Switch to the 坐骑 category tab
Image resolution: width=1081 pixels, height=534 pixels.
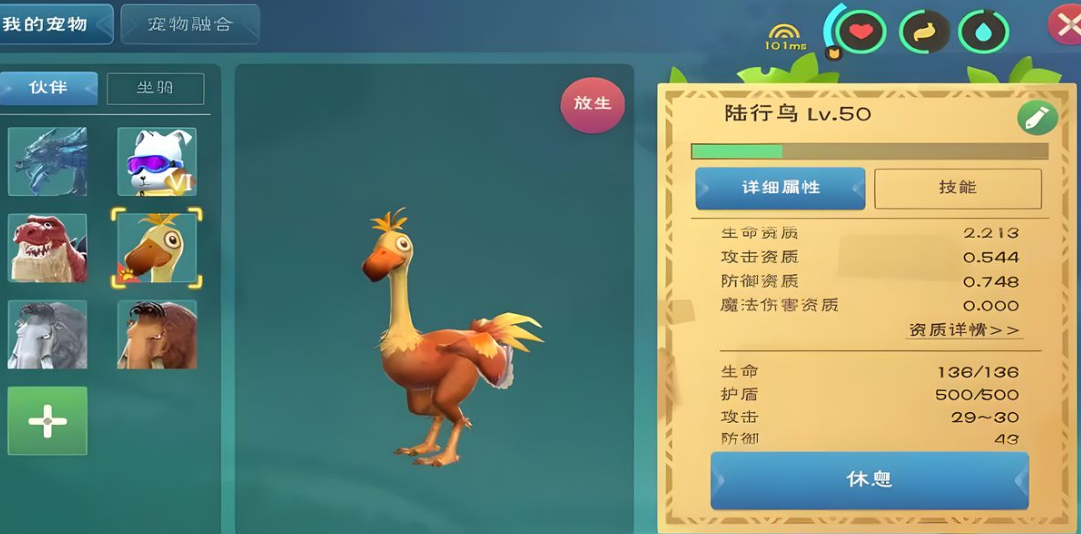[155, 88]
